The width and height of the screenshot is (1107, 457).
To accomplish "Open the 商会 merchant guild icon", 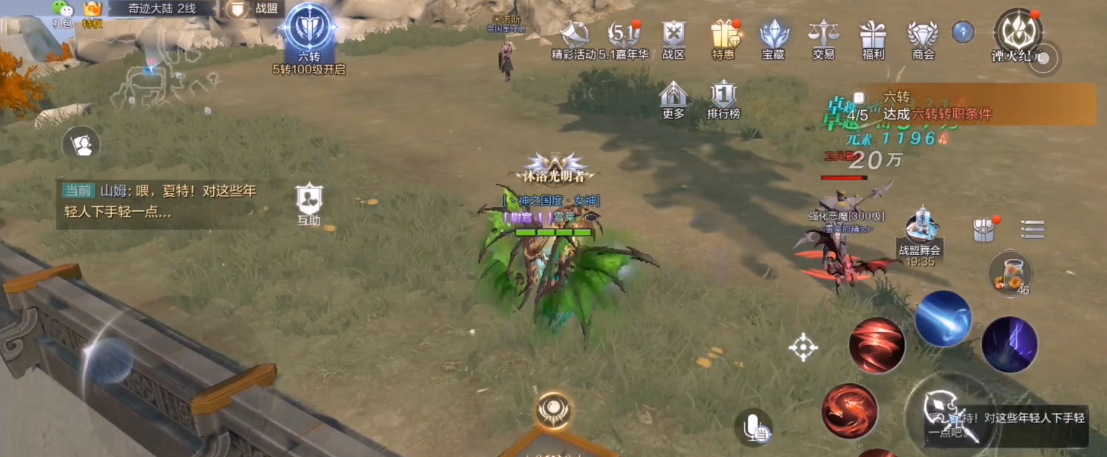I will pos(922,38).
